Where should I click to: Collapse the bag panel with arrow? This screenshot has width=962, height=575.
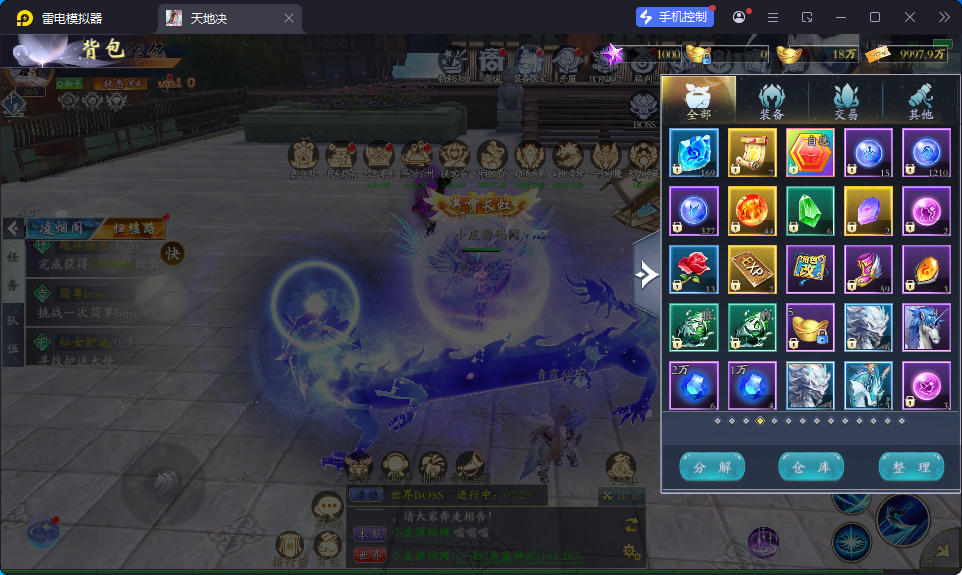point(647,273)
